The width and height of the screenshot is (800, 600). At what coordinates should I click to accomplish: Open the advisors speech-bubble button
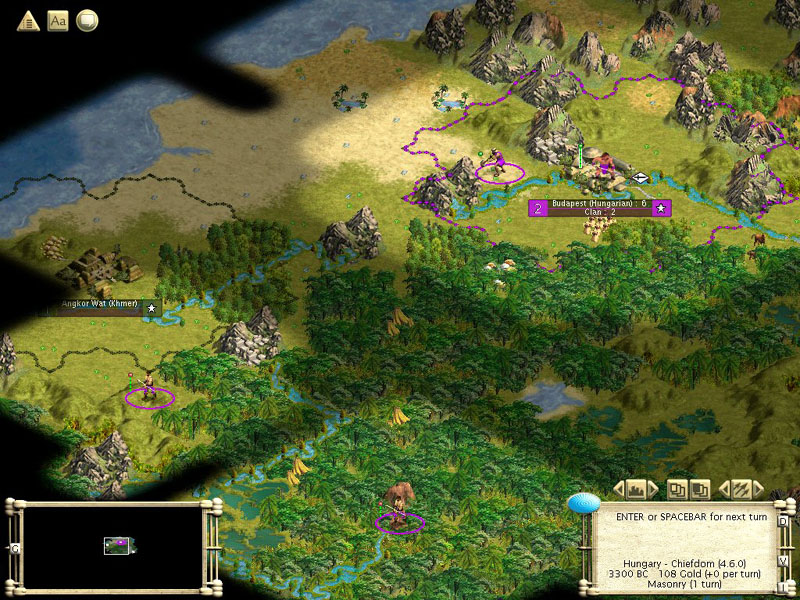point(88,20)
